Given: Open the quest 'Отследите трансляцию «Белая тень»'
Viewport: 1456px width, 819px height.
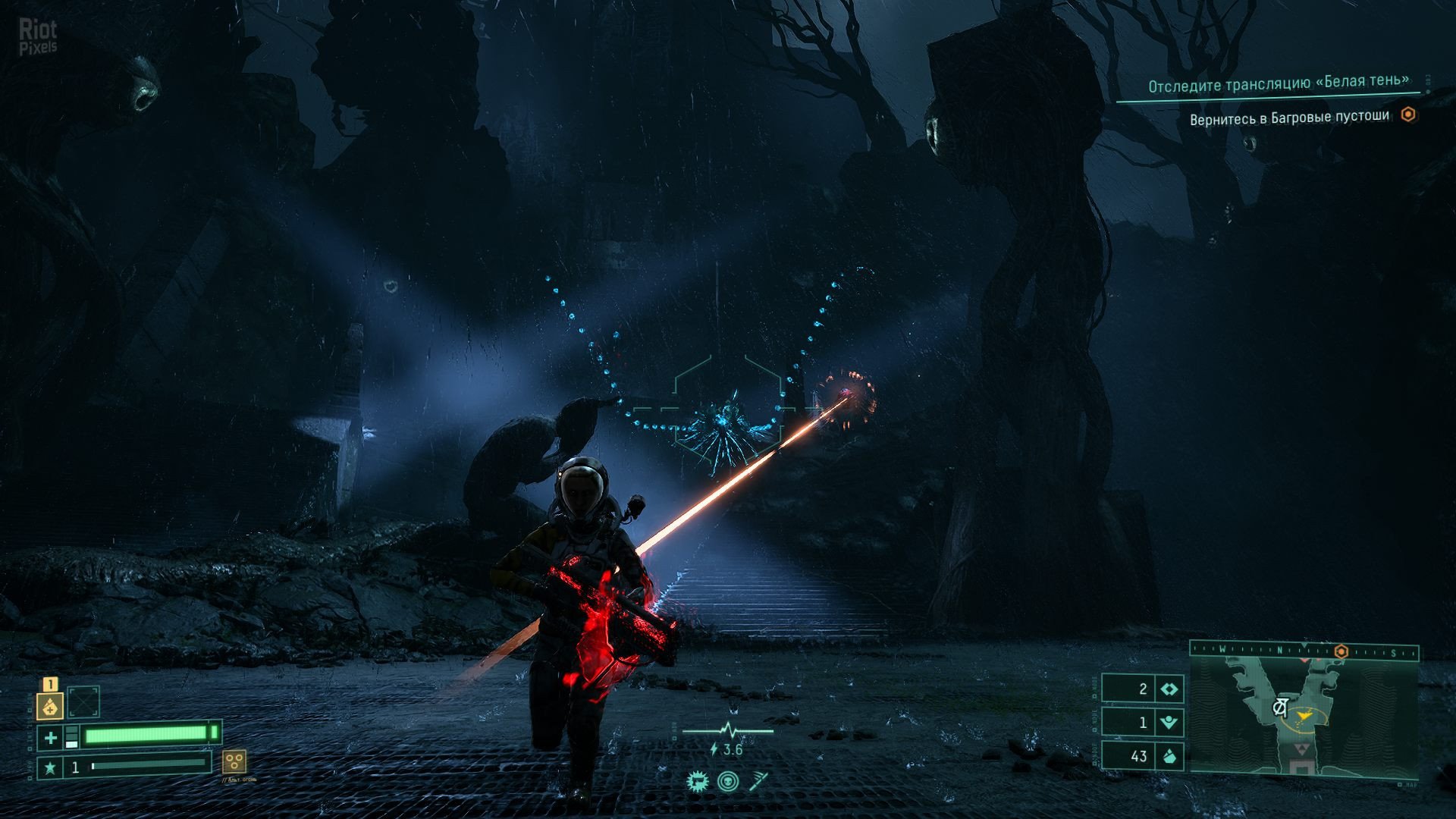Looking at the screenshot, I should pos(1278,83).
